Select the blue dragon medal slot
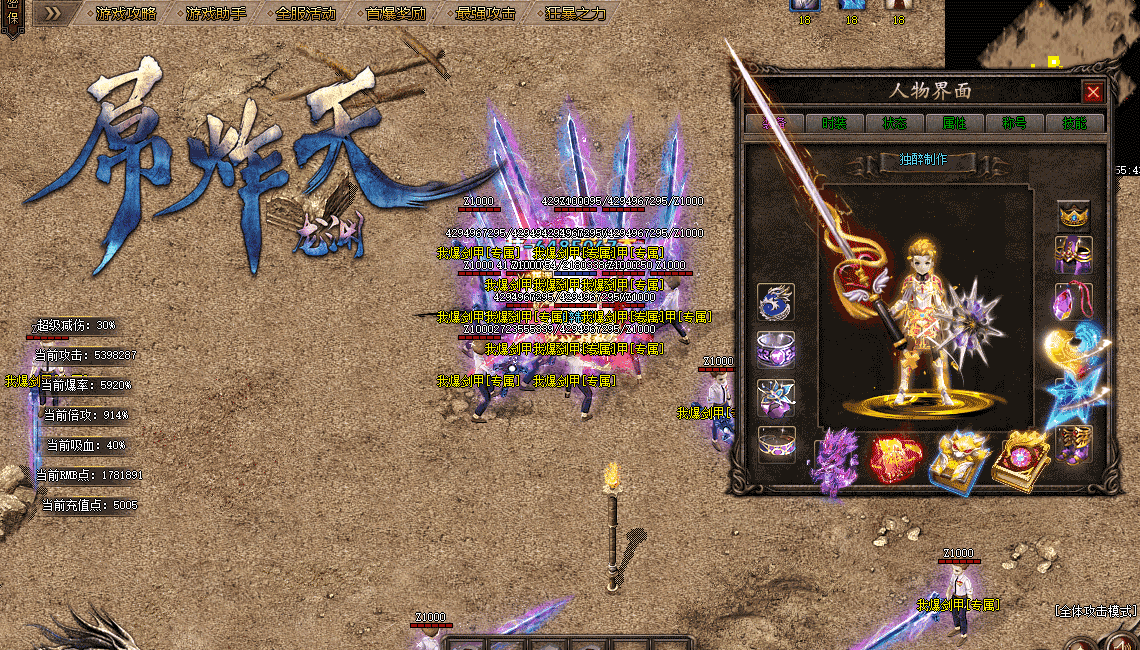 [776, 301]
